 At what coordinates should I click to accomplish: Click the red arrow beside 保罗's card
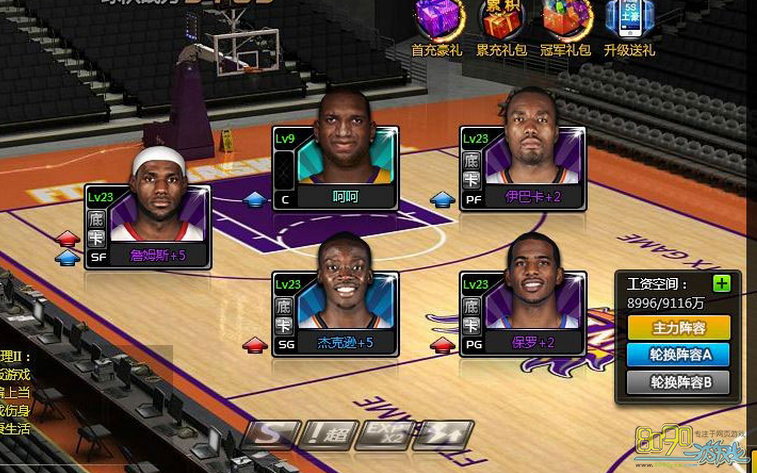(x=442, y=345)
